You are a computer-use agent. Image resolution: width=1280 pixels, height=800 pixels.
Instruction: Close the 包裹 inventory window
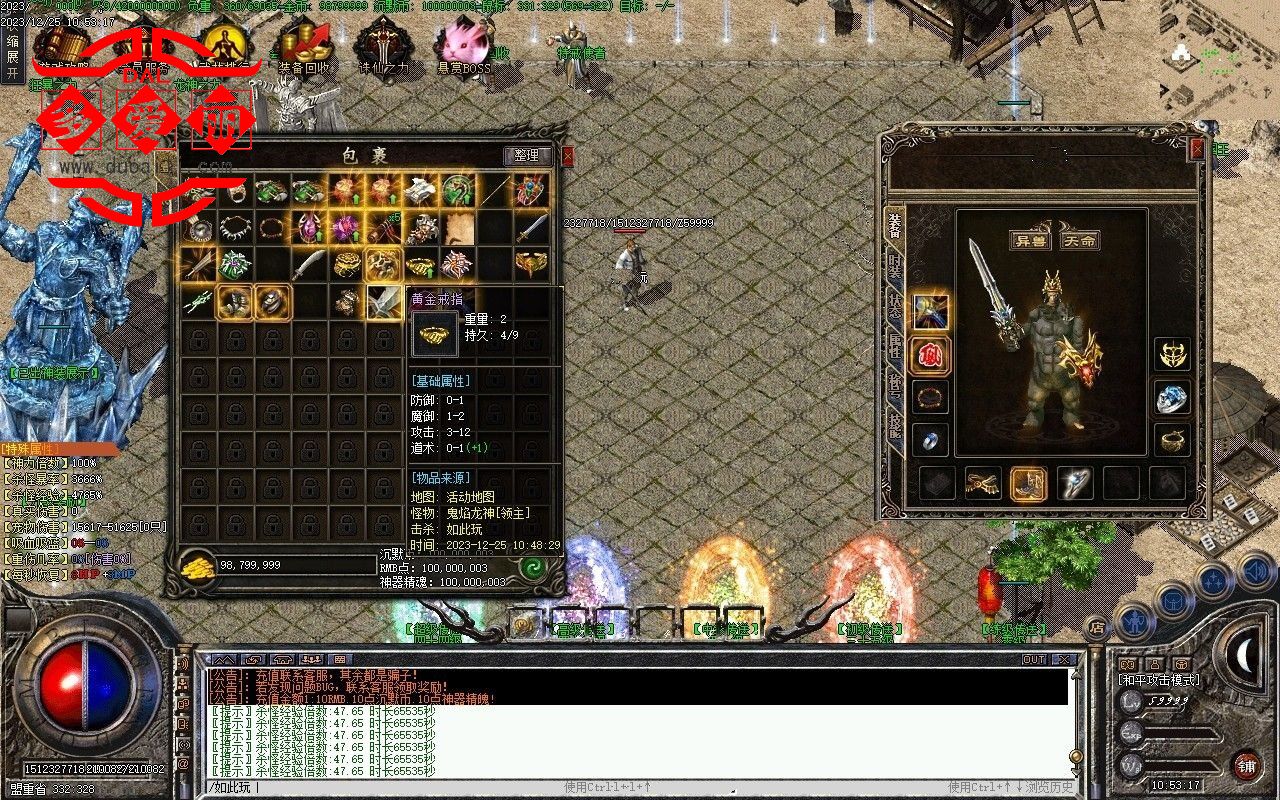pos(568,156)
